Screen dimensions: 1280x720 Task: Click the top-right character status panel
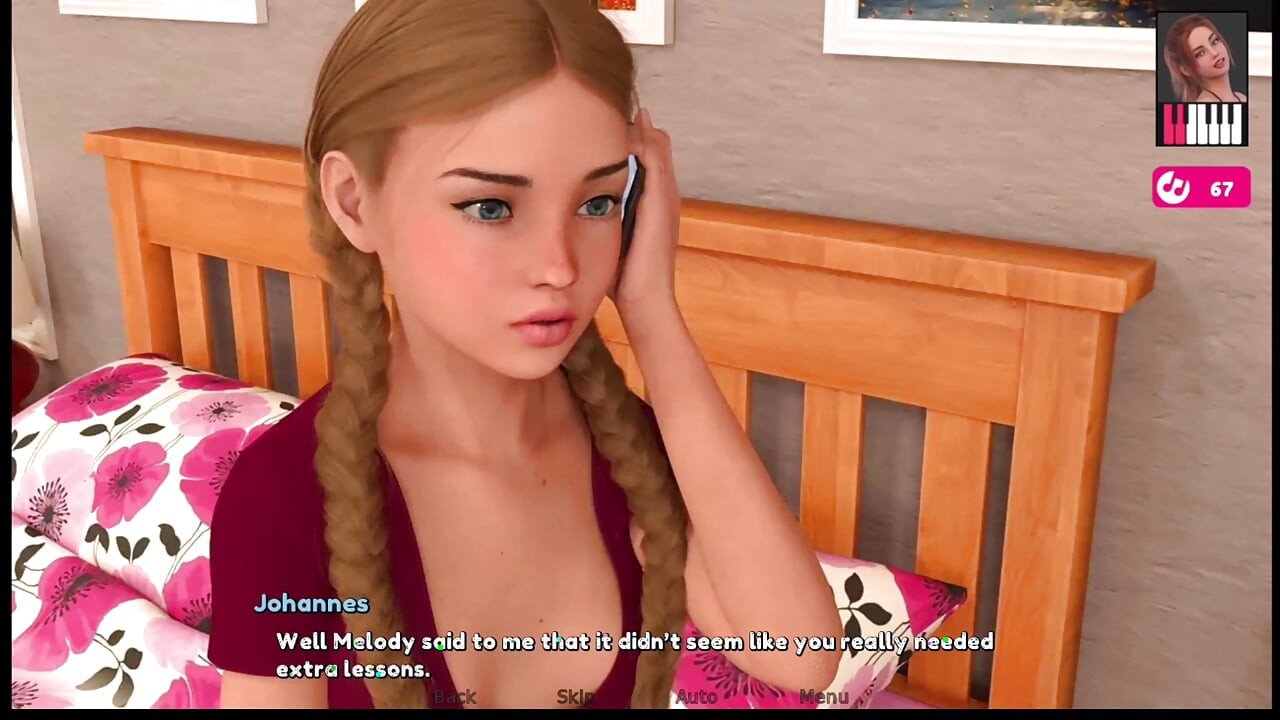(x=1201, y=80)
